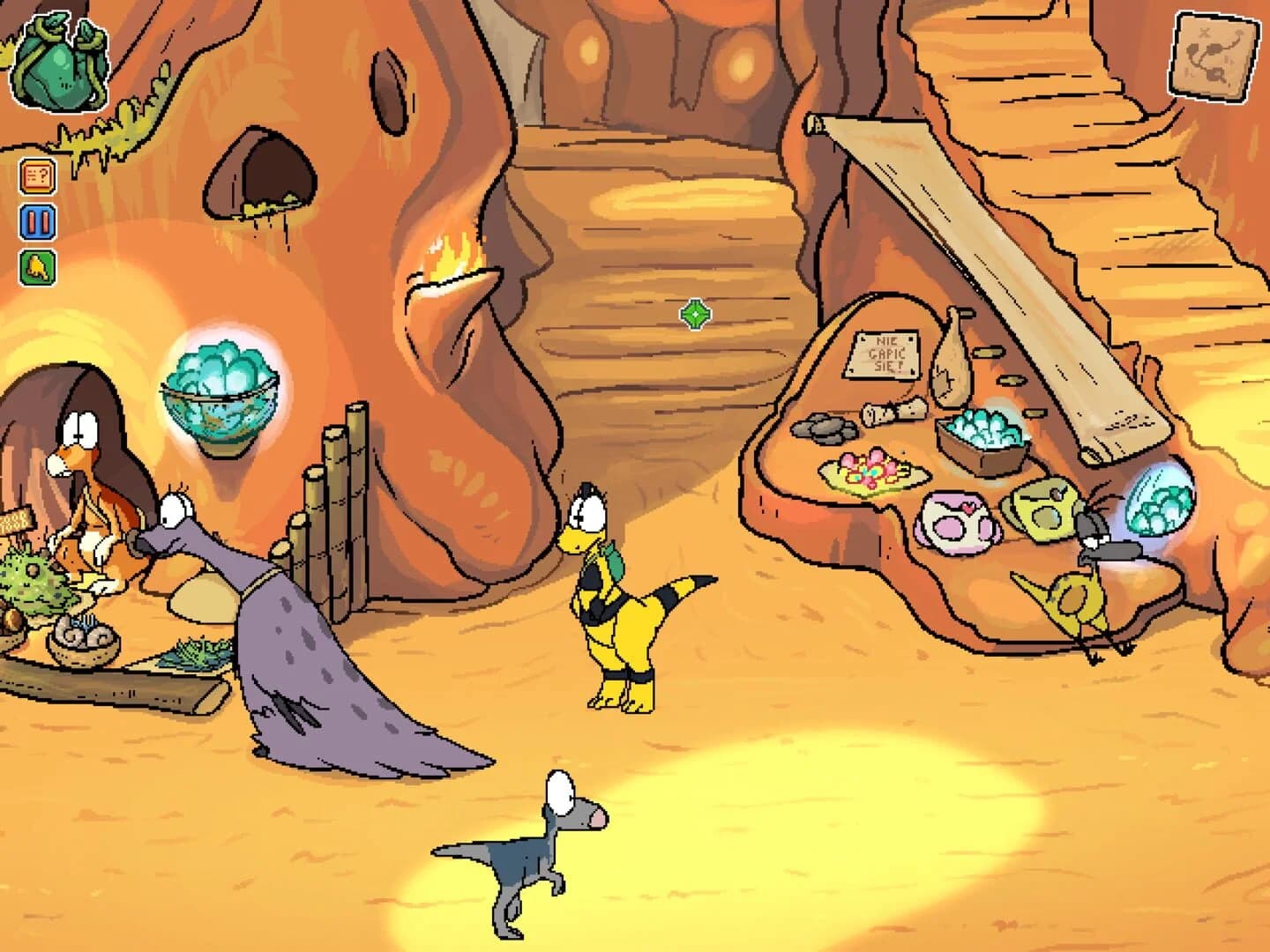Click the pink spotted egg on the market stall

coord(957,524)
